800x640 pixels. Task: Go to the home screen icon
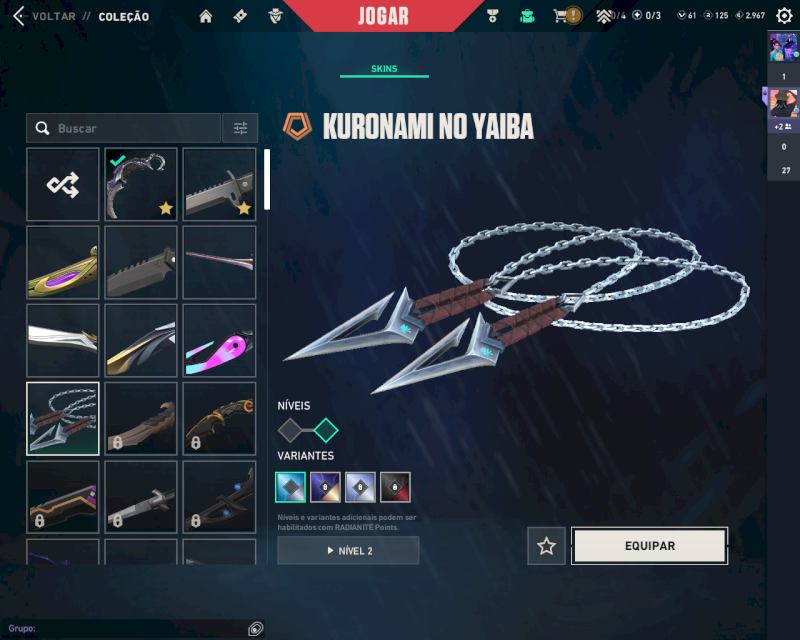(x=206, y=16)
